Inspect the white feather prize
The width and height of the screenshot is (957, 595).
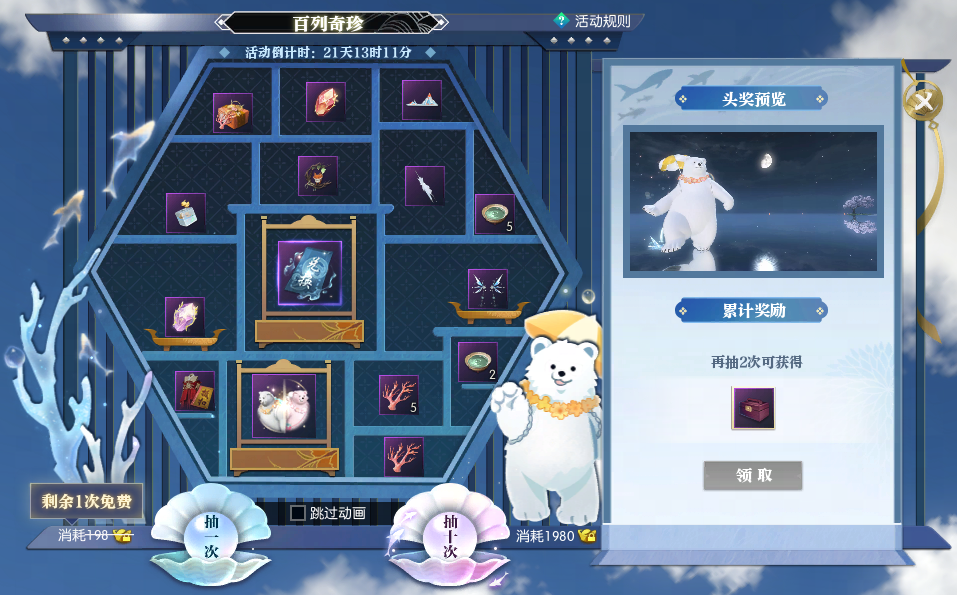click(424, 185)
